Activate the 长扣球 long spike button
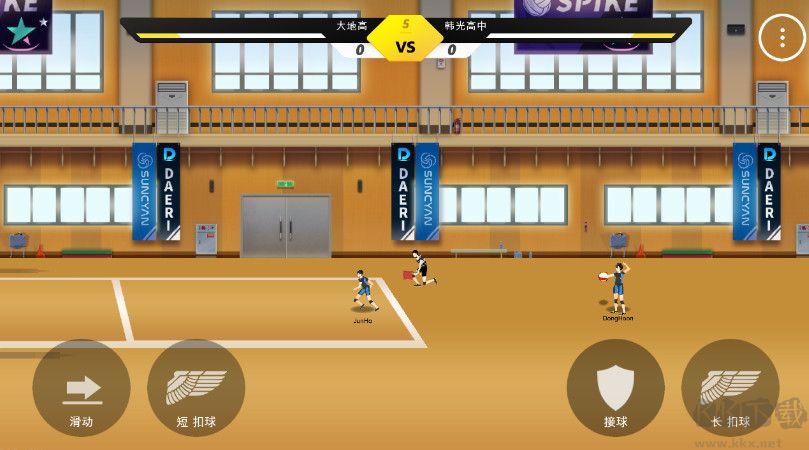This screenshot has width=809, height=450. (x=730, y=389)
